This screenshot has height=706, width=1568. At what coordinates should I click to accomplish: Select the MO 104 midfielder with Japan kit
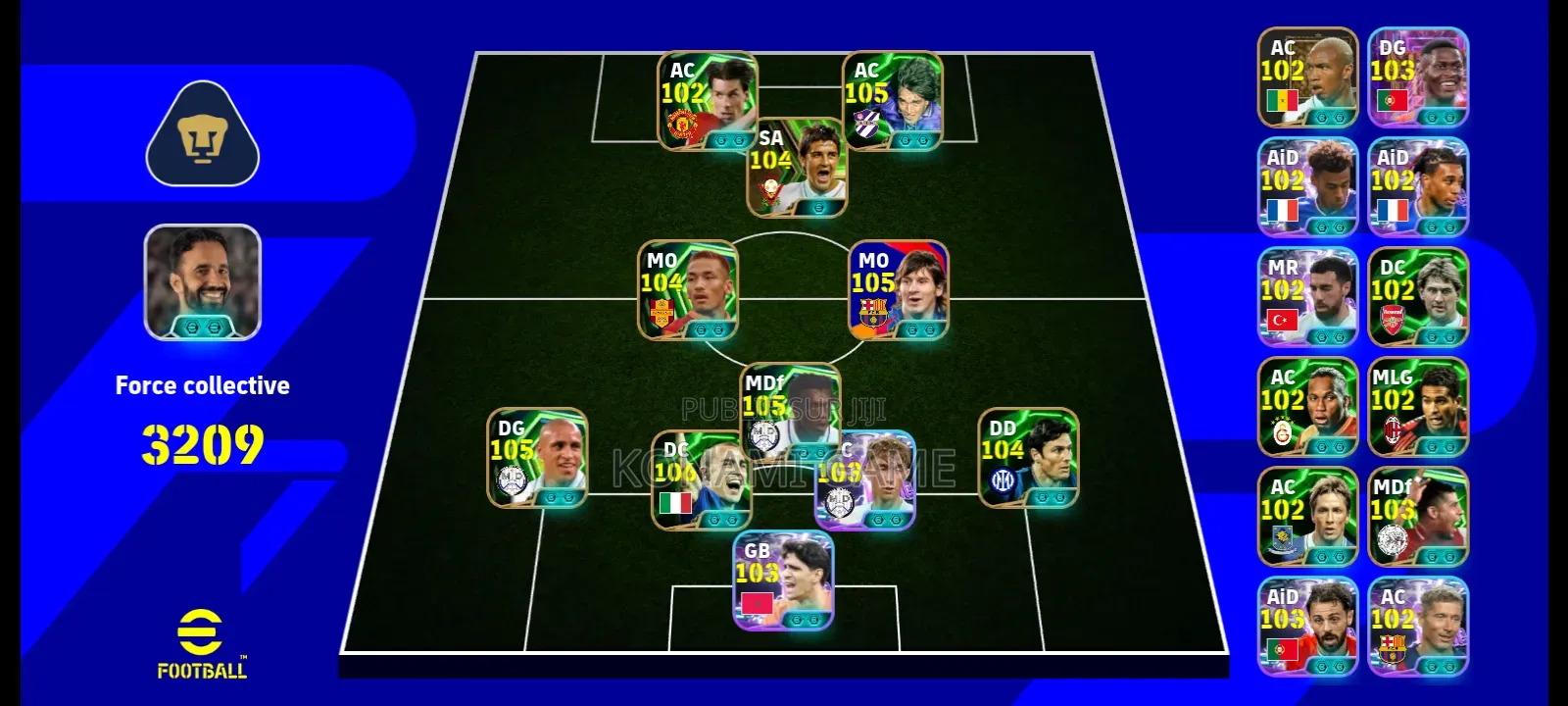point(686,289)
